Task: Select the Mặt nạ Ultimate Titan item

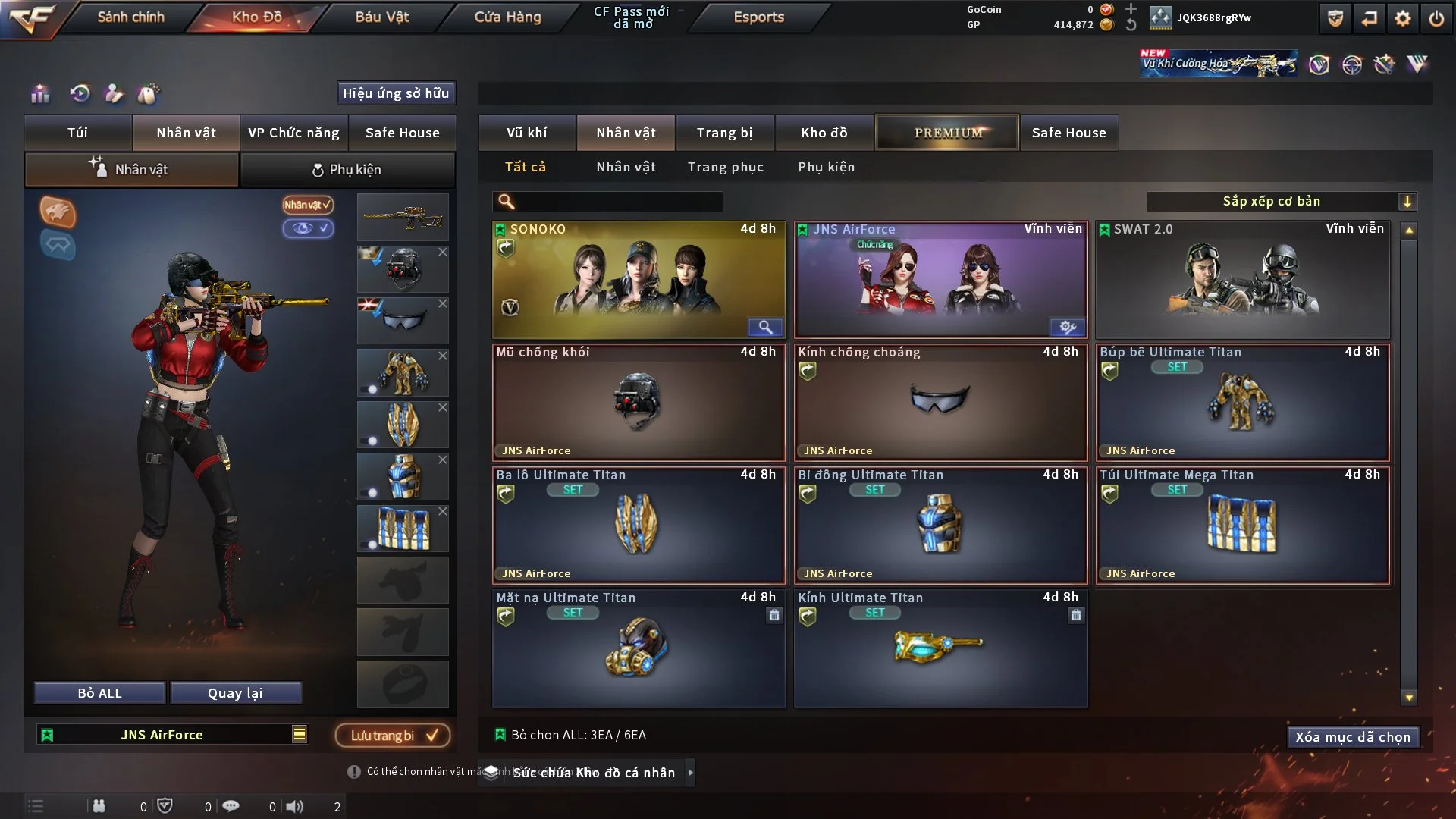Action: [x=638, y=648]
